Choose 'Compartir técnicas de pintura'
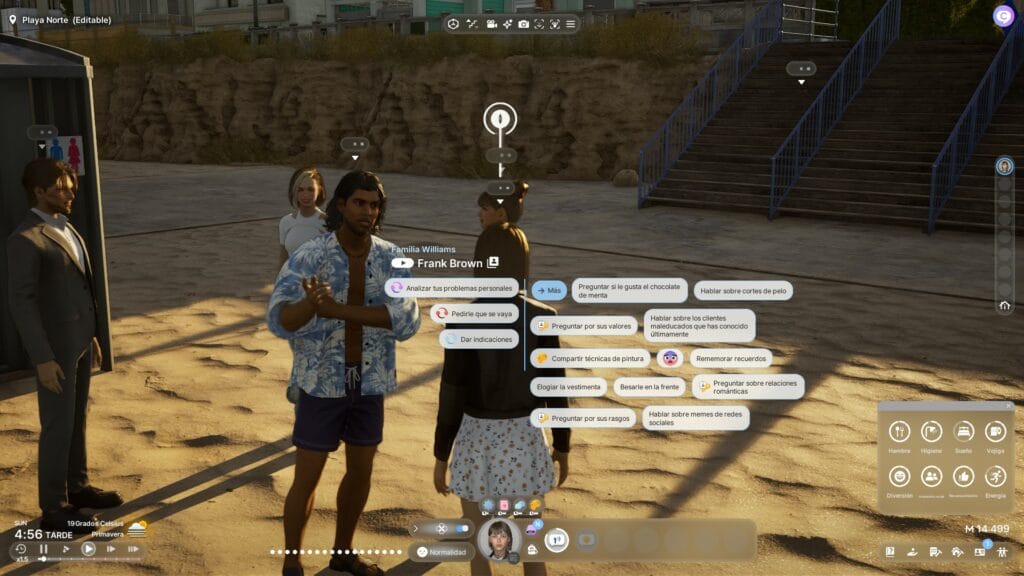Viewport: 1024px width, 576px height. pyautogui.click(x=590, y=358)
